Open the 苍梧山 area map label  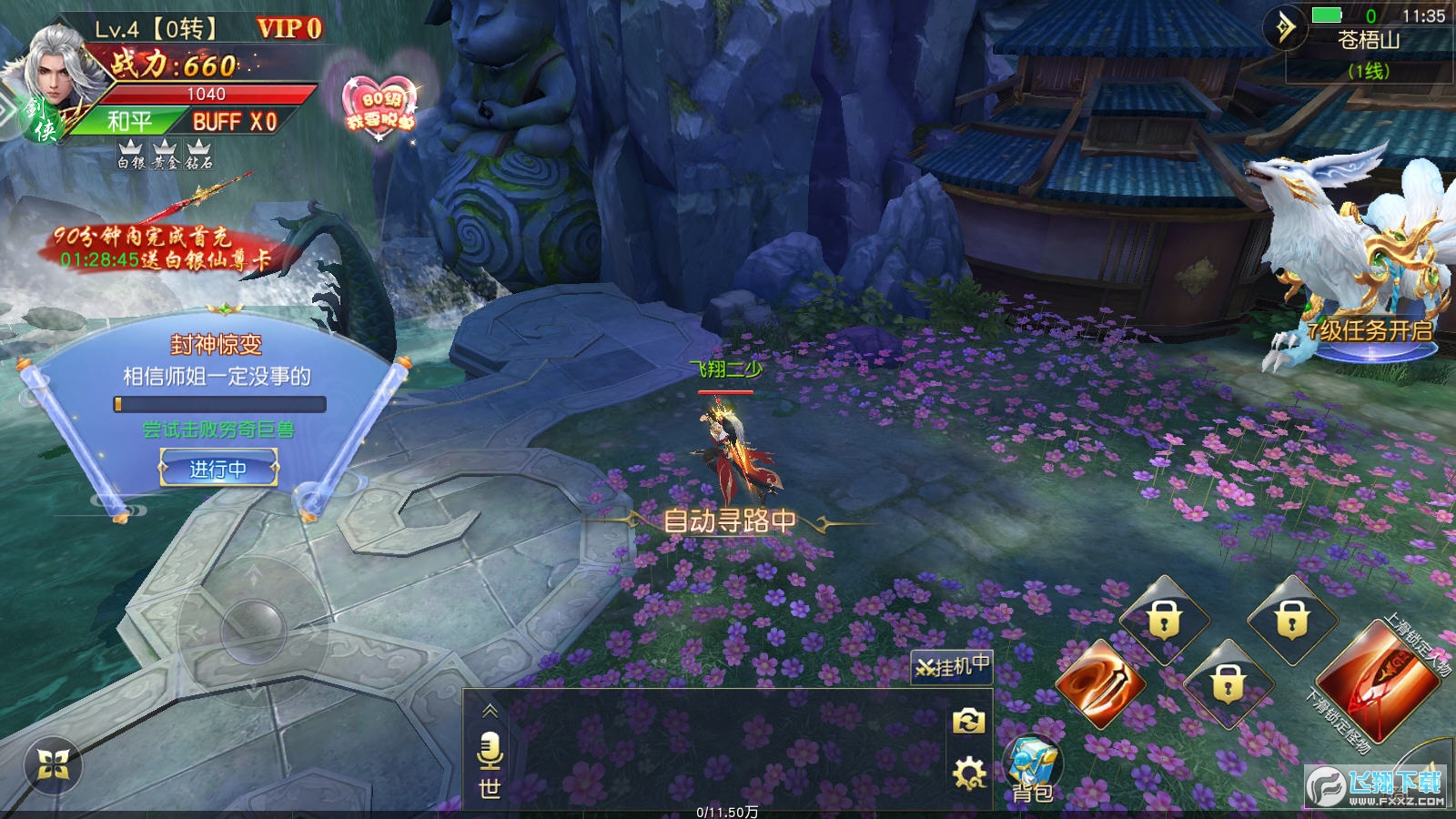tap(1369, 41)
